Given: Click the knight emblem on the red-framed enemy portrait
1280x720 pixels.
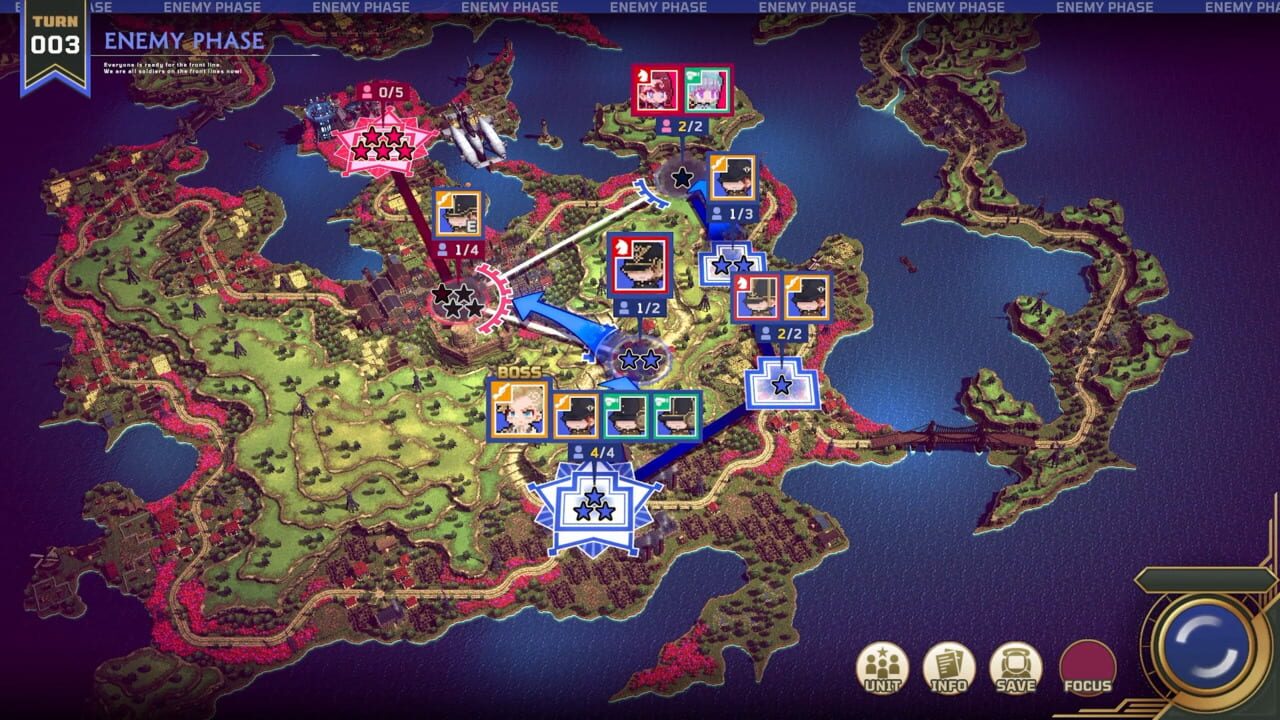Looking at the screenshot, I should tap(624, 247).
